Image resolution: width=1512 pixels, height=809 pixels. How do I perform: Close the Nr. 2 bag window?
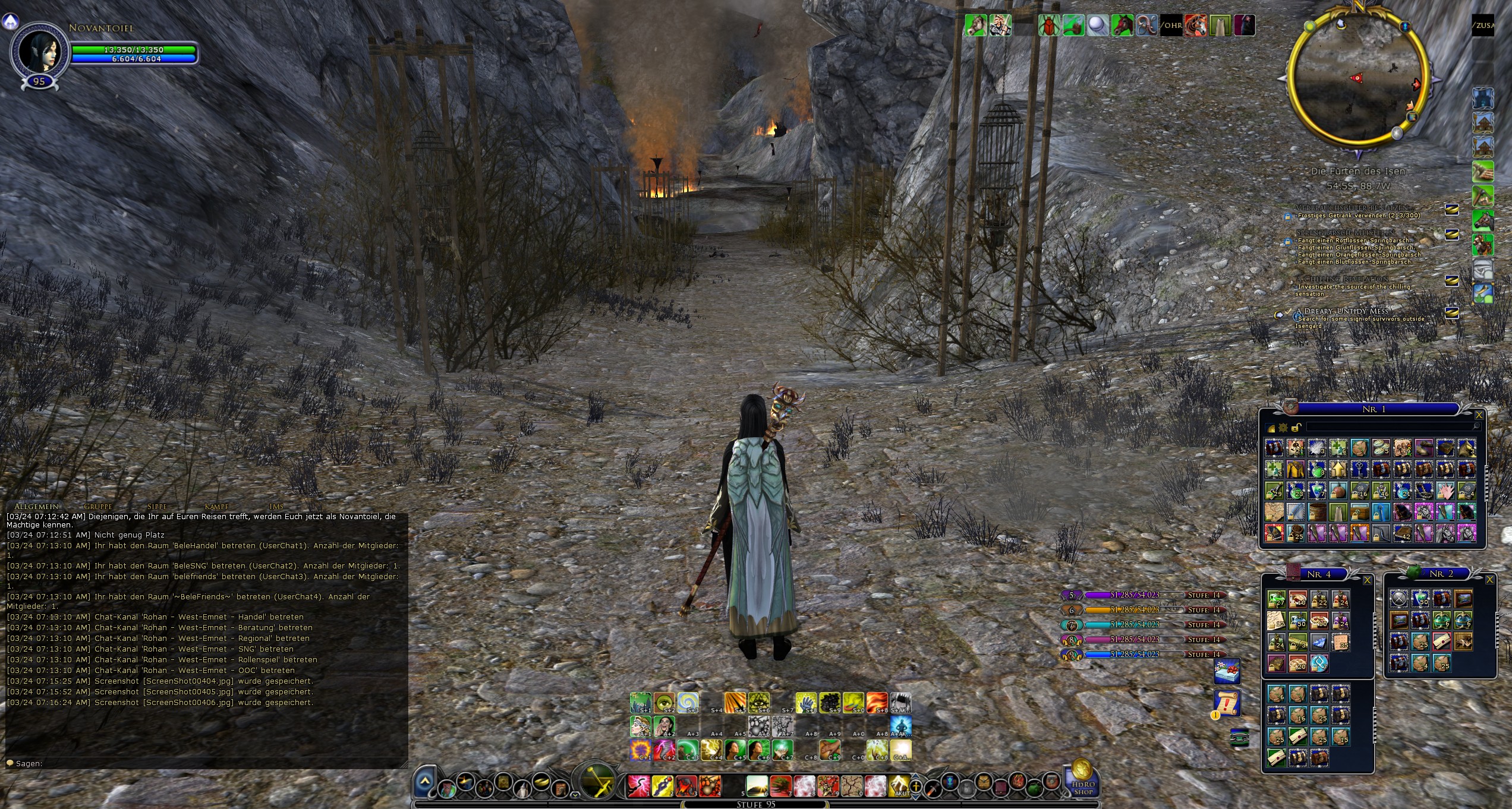tap(1489, 580)
